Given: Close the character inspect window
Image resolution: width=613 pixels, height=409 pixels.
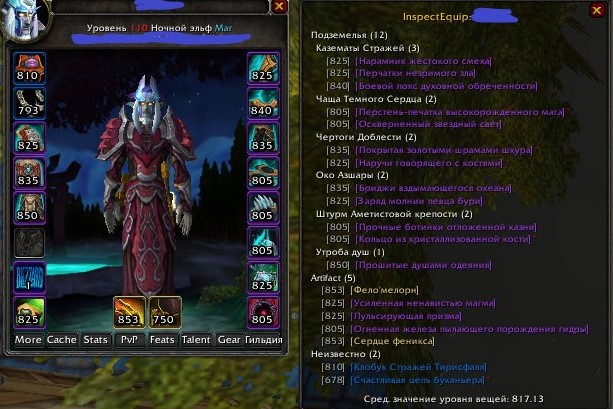Looking at the screenshot, I should pos(279,7).
